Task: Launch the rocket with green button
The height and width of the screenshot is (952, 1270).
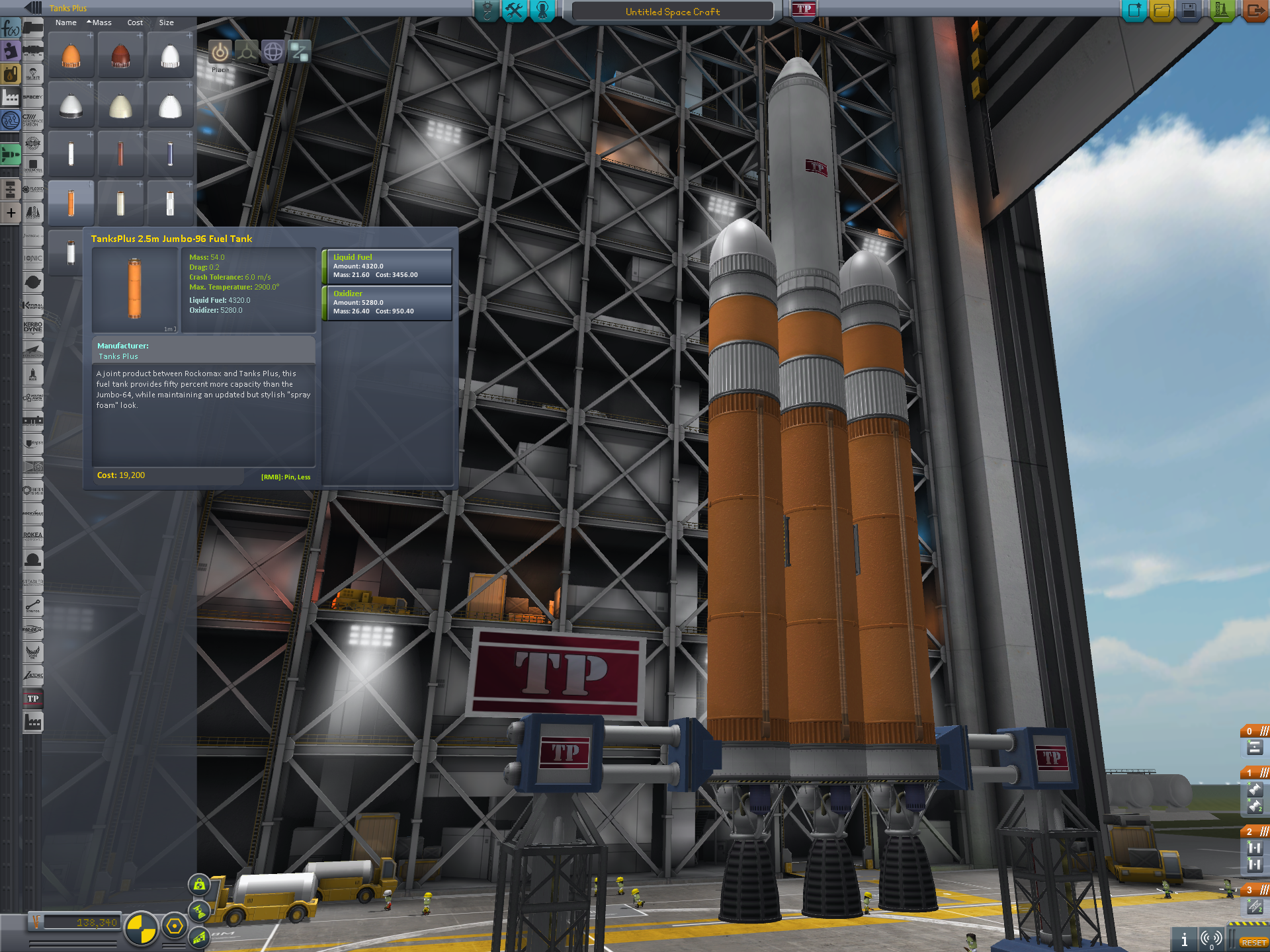Action: (1221, 11)
